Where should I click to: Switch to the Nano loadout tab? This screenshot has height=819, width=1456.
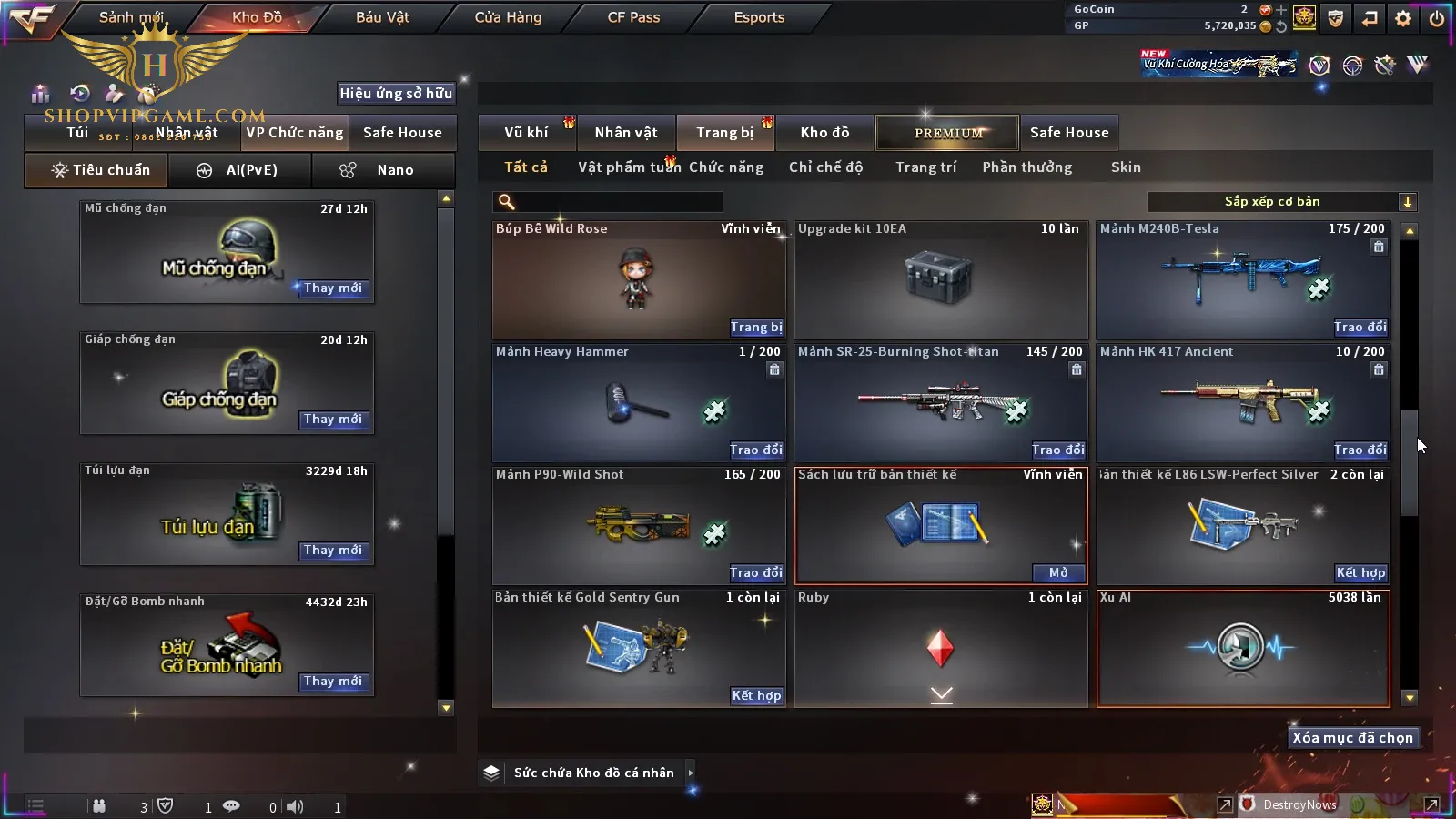tap(382, 170)
